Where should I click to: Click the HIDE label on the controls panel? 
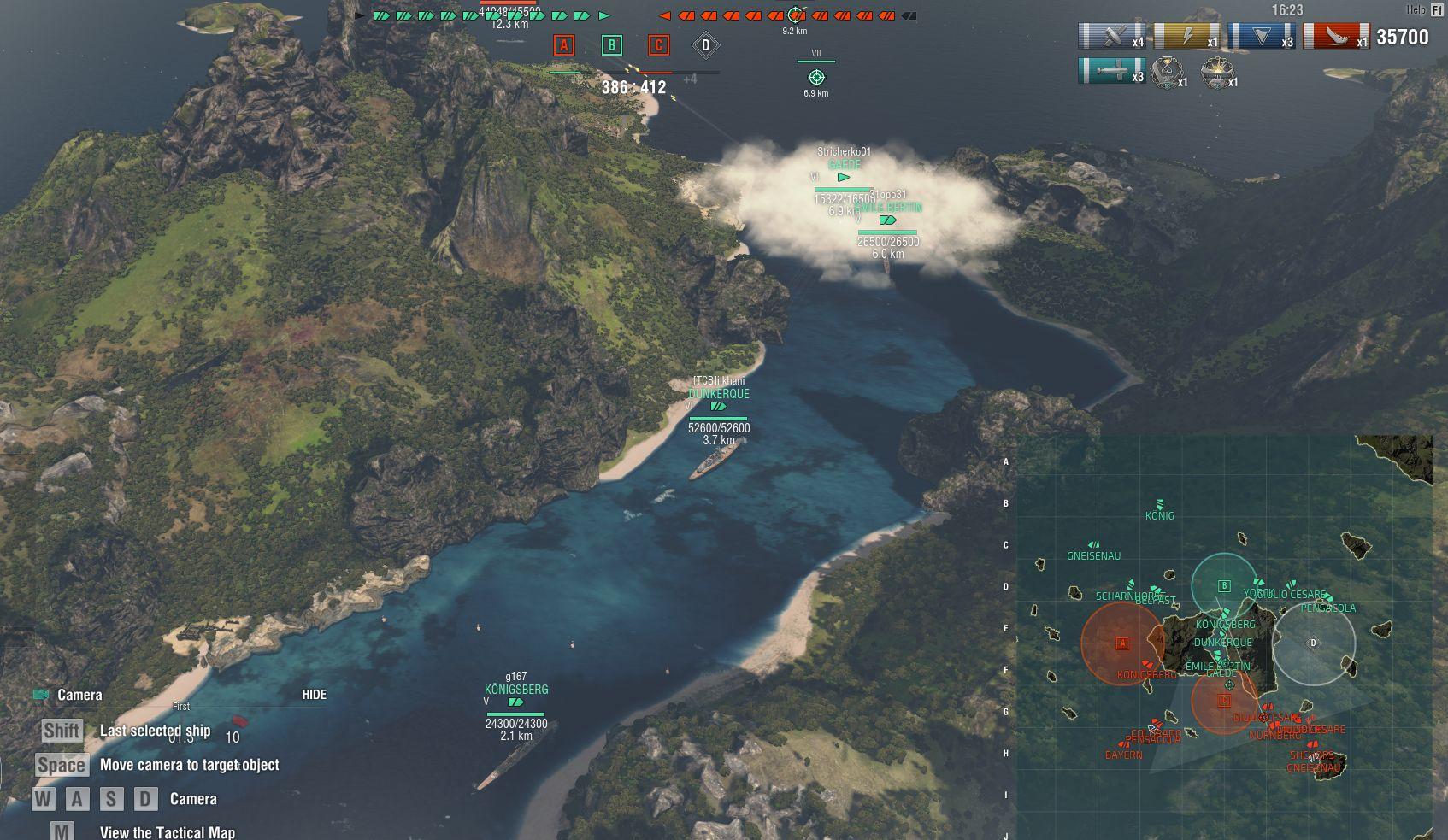(x=314, y=695)
